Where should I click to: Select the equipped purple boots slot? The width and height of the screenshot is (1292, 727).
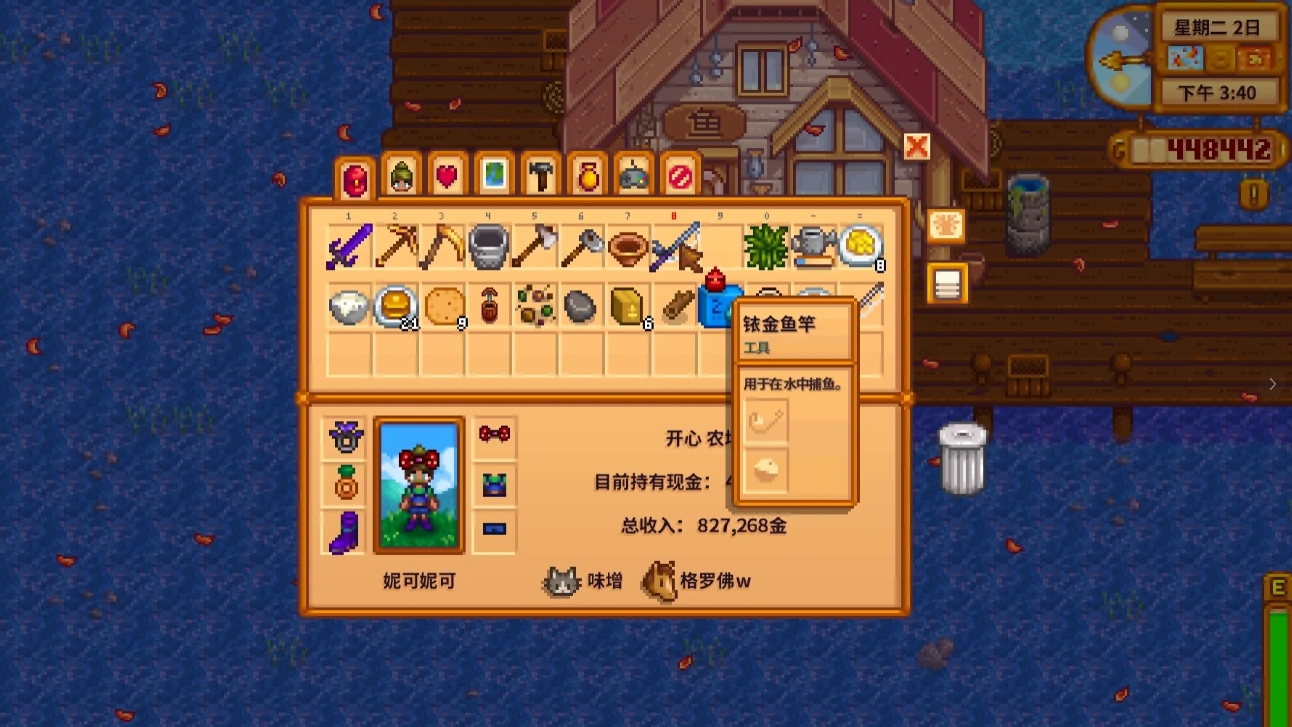coord(343,533)
